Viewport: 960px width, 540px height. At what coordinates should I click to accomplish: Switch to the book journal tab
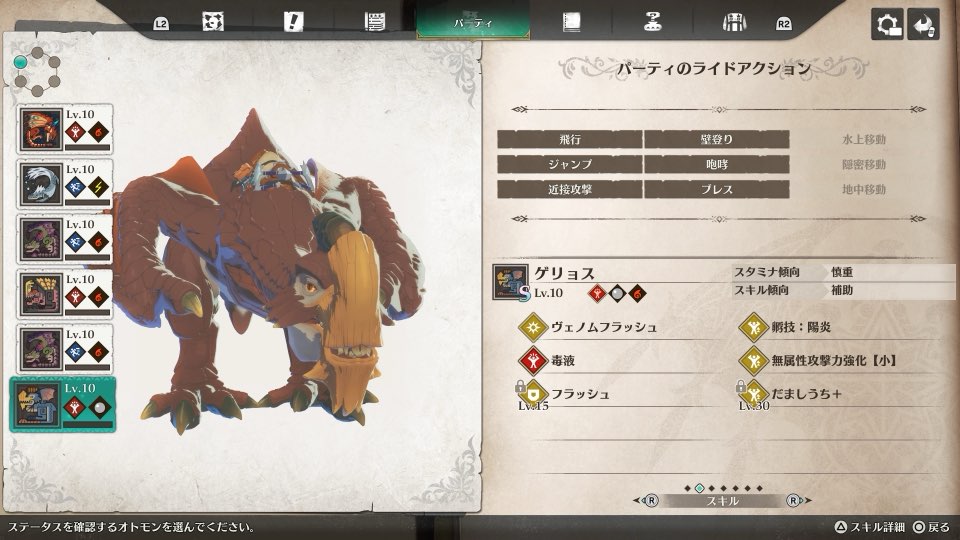click(571, 22)
